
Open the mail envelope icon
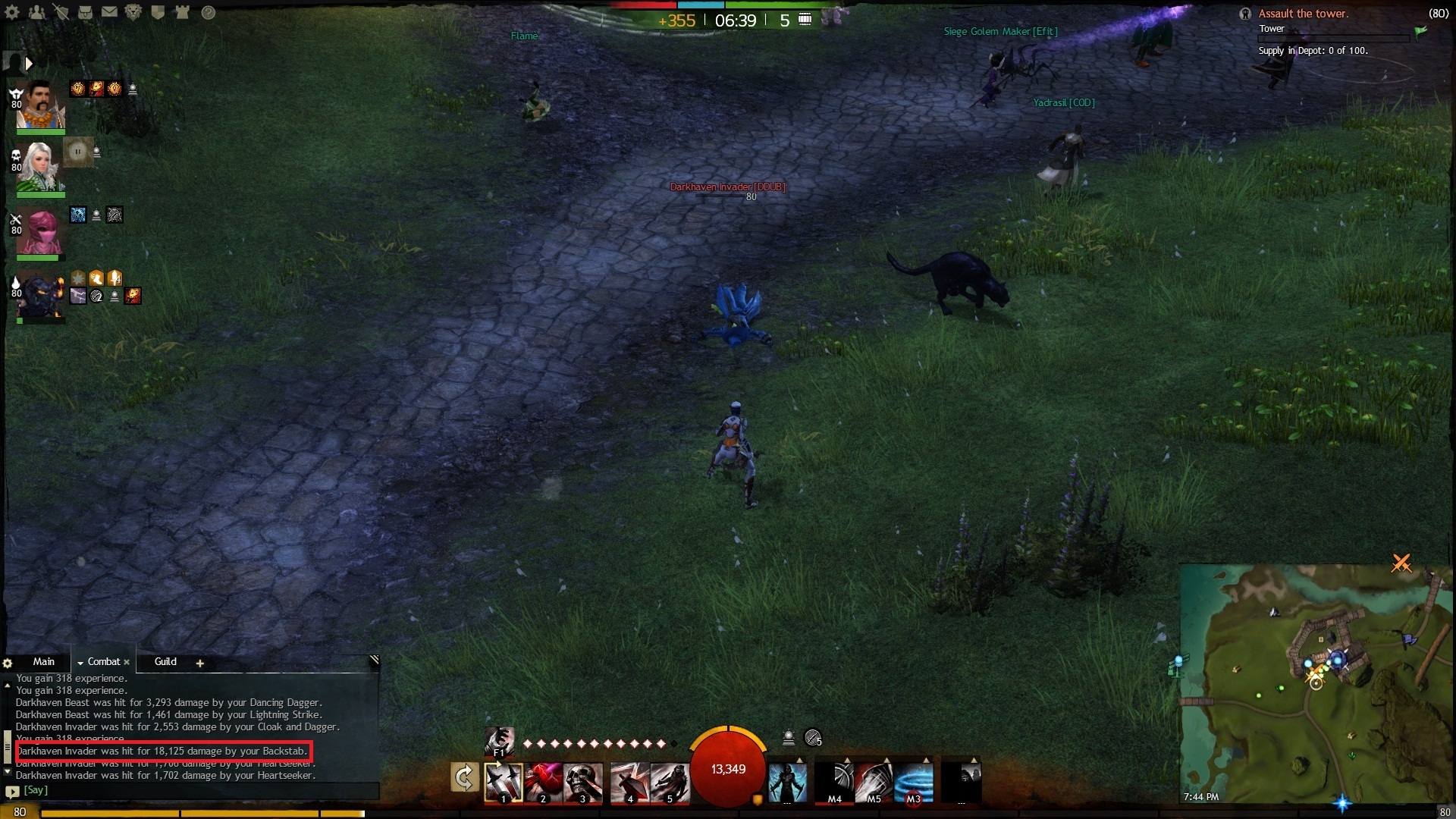pos(109,12)
